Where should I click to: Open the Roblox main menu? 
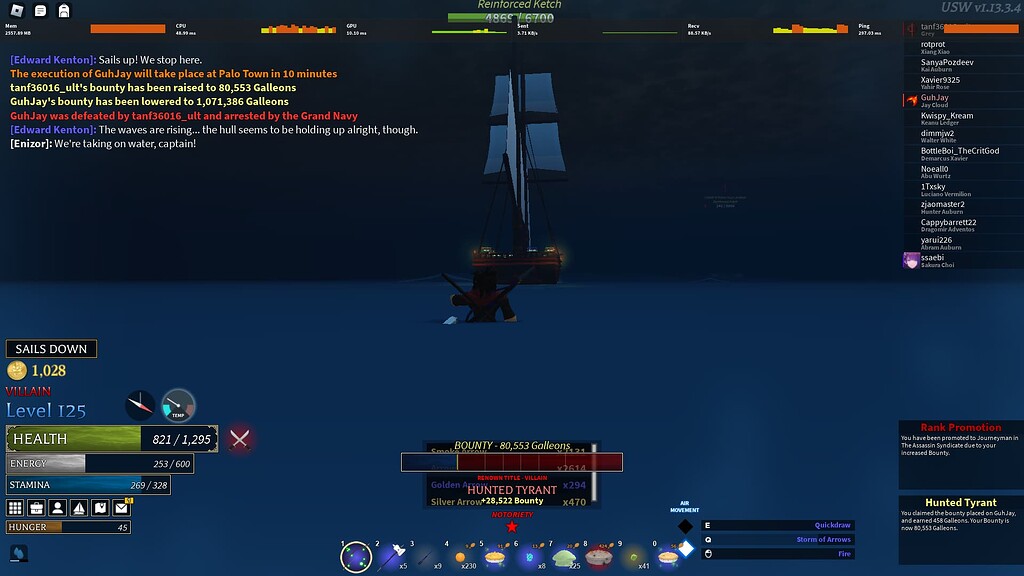tap(17, 11)
